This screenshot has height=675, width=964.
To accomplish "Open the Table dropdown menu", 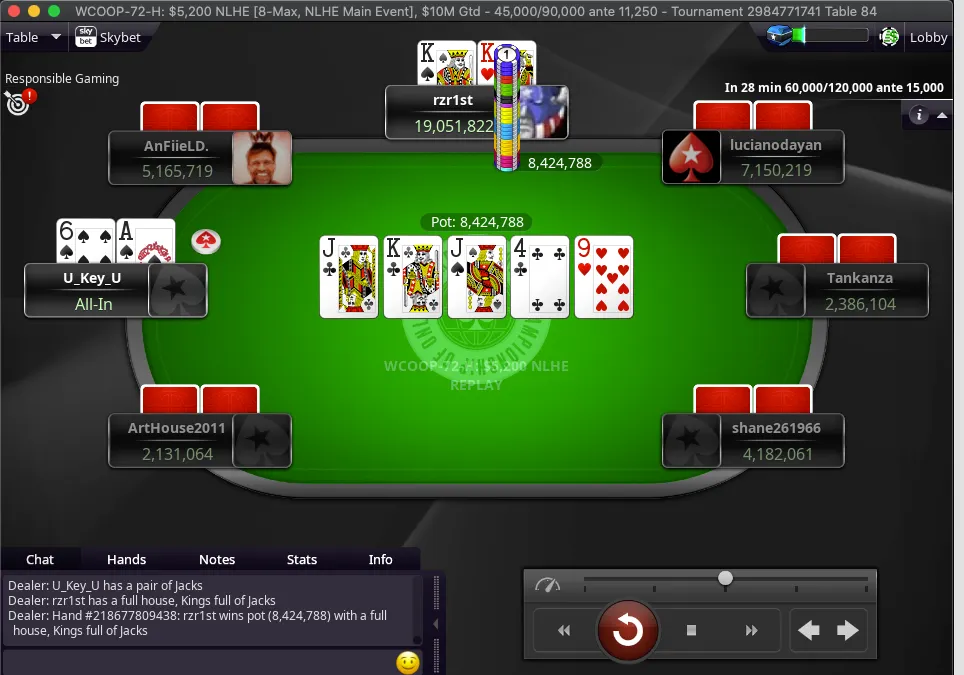I will (33, 38).
